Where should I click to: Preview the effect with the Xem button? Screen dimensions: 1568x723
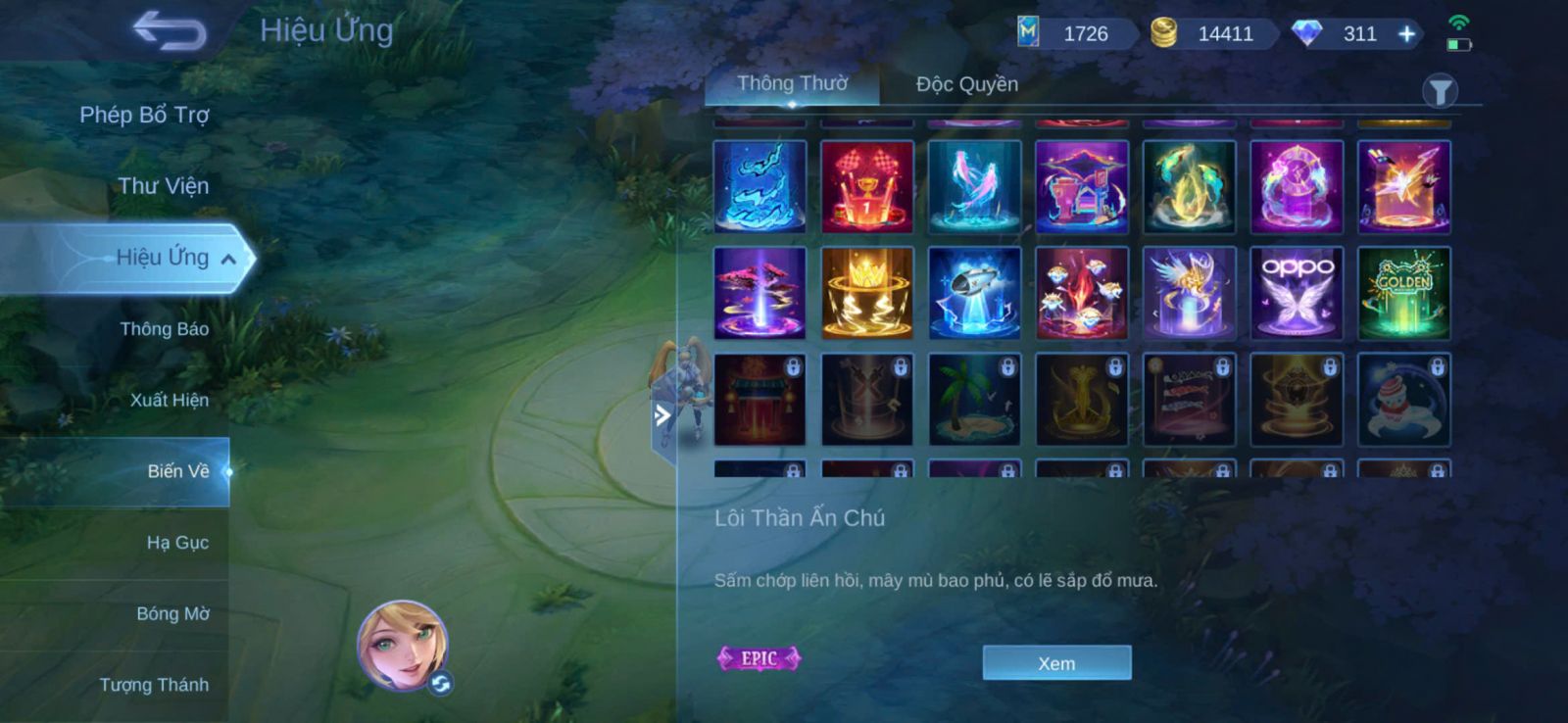coord(1056,663)
